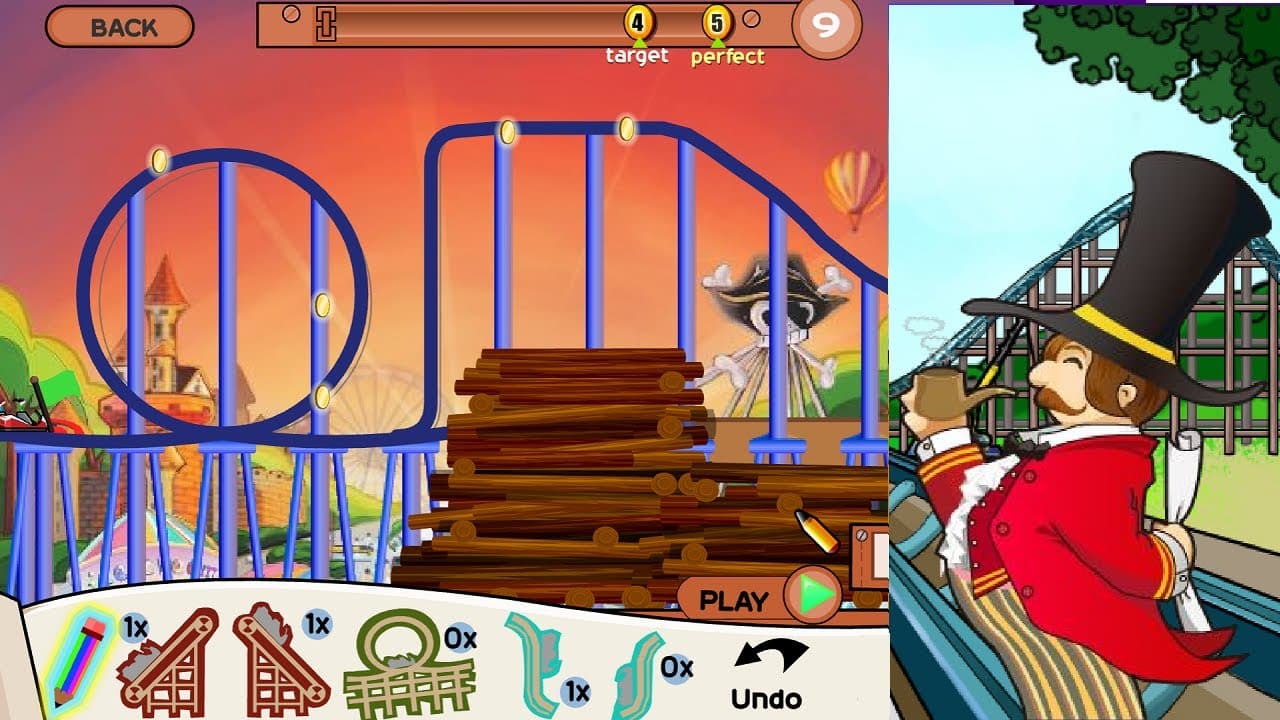Click the target coin marker on the progress bar
The image size is (1280, 720).
[x=637, y=21]
